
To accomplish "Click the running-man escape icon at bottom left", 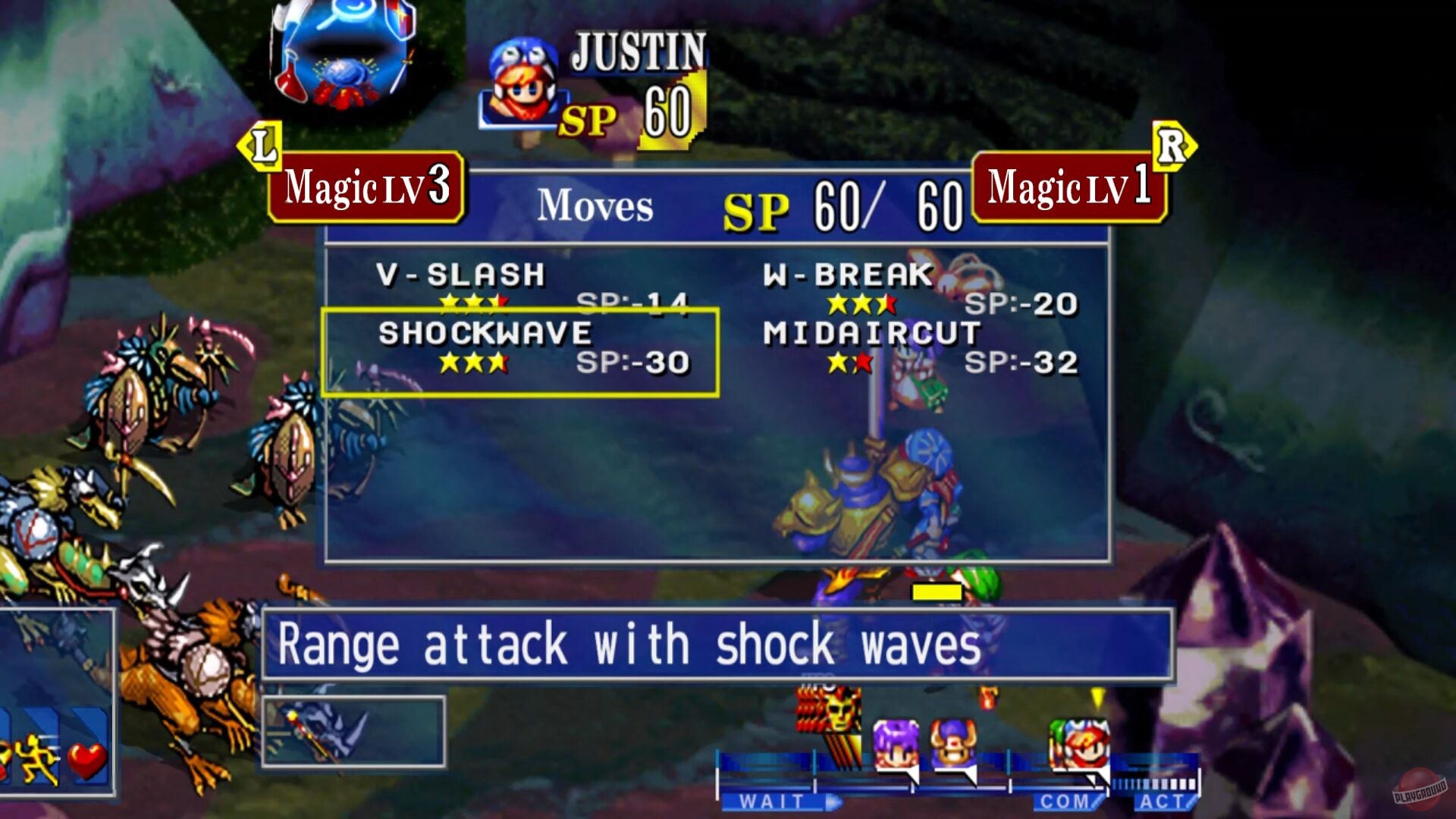I will (37, 757).
